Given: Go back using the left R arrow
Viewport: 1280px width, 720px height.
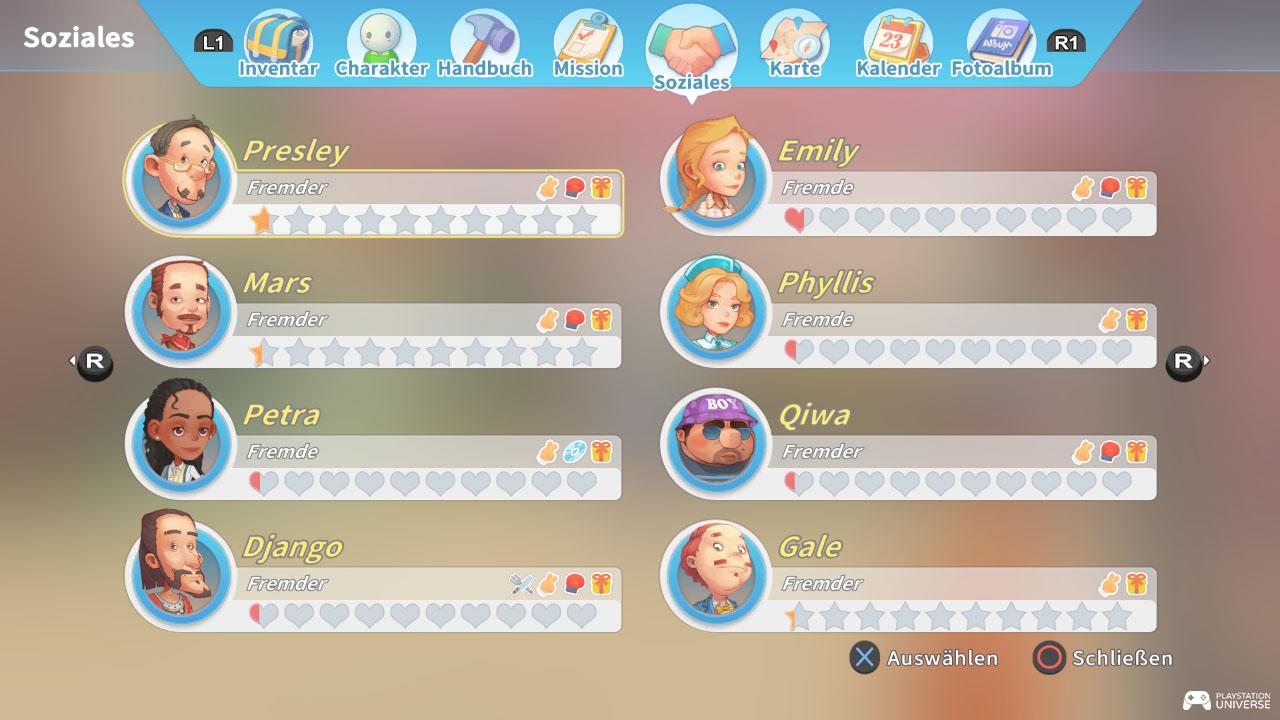Looking at the screenshot, I should click(x=94, y=362).
